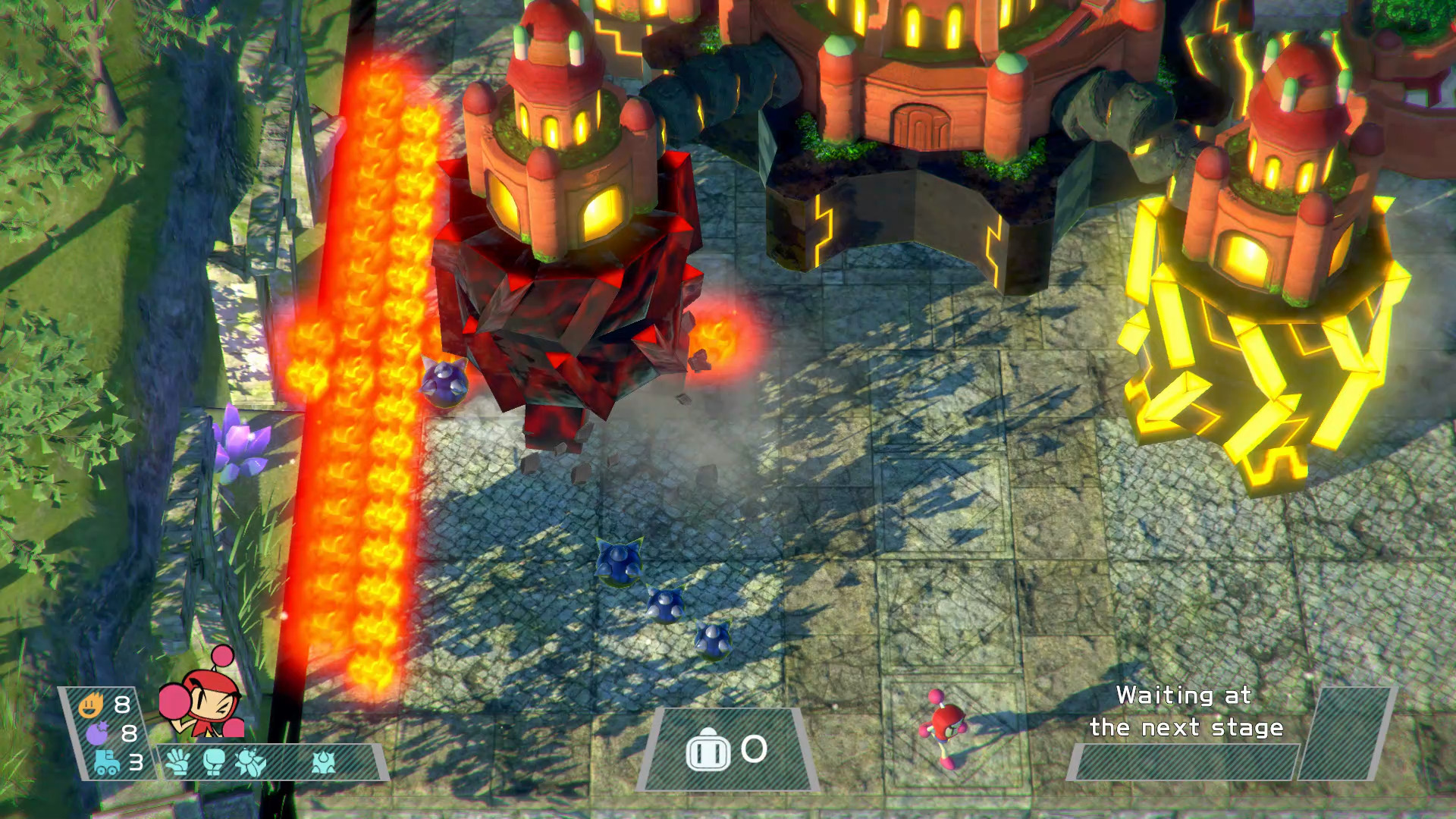Image resolution: width=1456 pixels, height=819 pixels.
Task: Click the bomb kick ability icon
Action: point(250,761)
